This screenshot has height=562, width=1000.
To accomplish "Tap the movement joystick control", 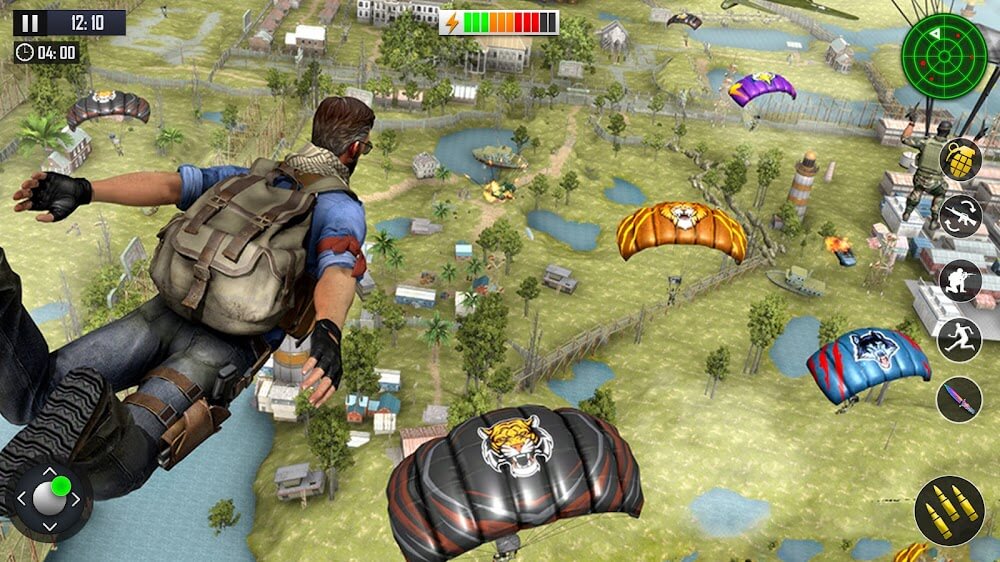I will [48, 498].
